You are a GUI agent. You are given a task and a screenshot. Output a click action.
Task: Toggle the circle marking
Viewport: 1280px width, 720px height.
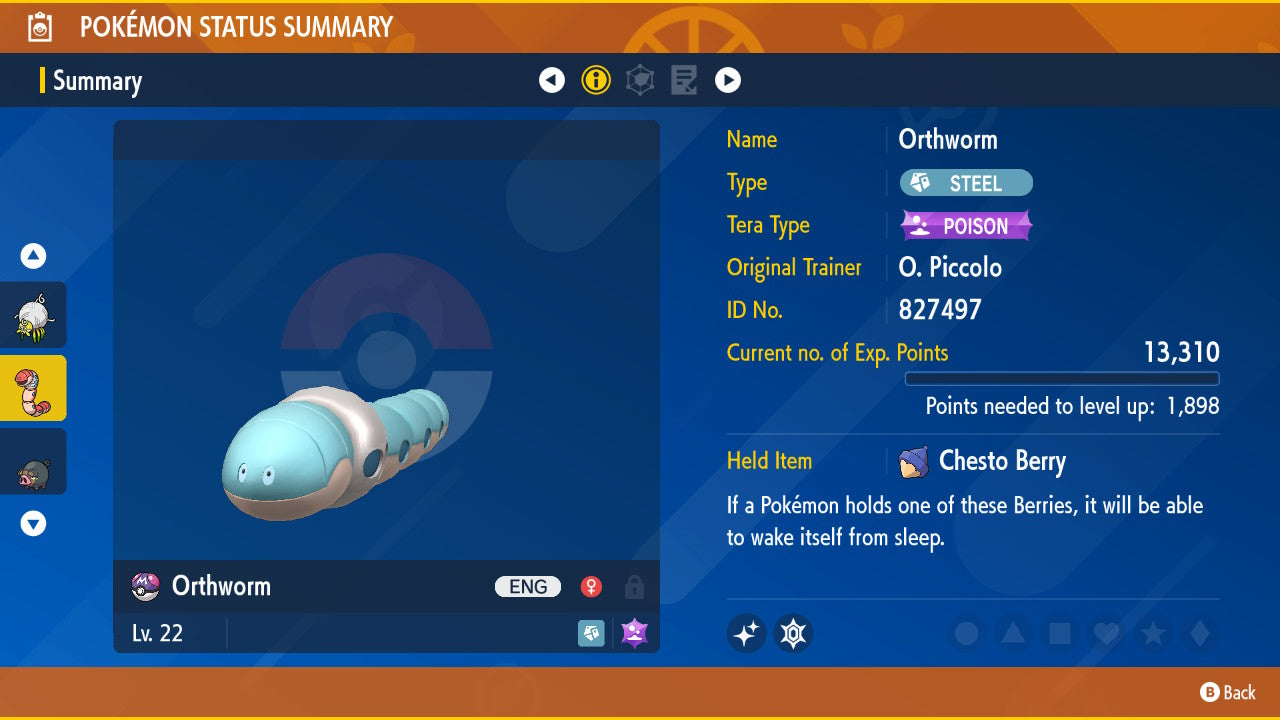pos(966,633)
